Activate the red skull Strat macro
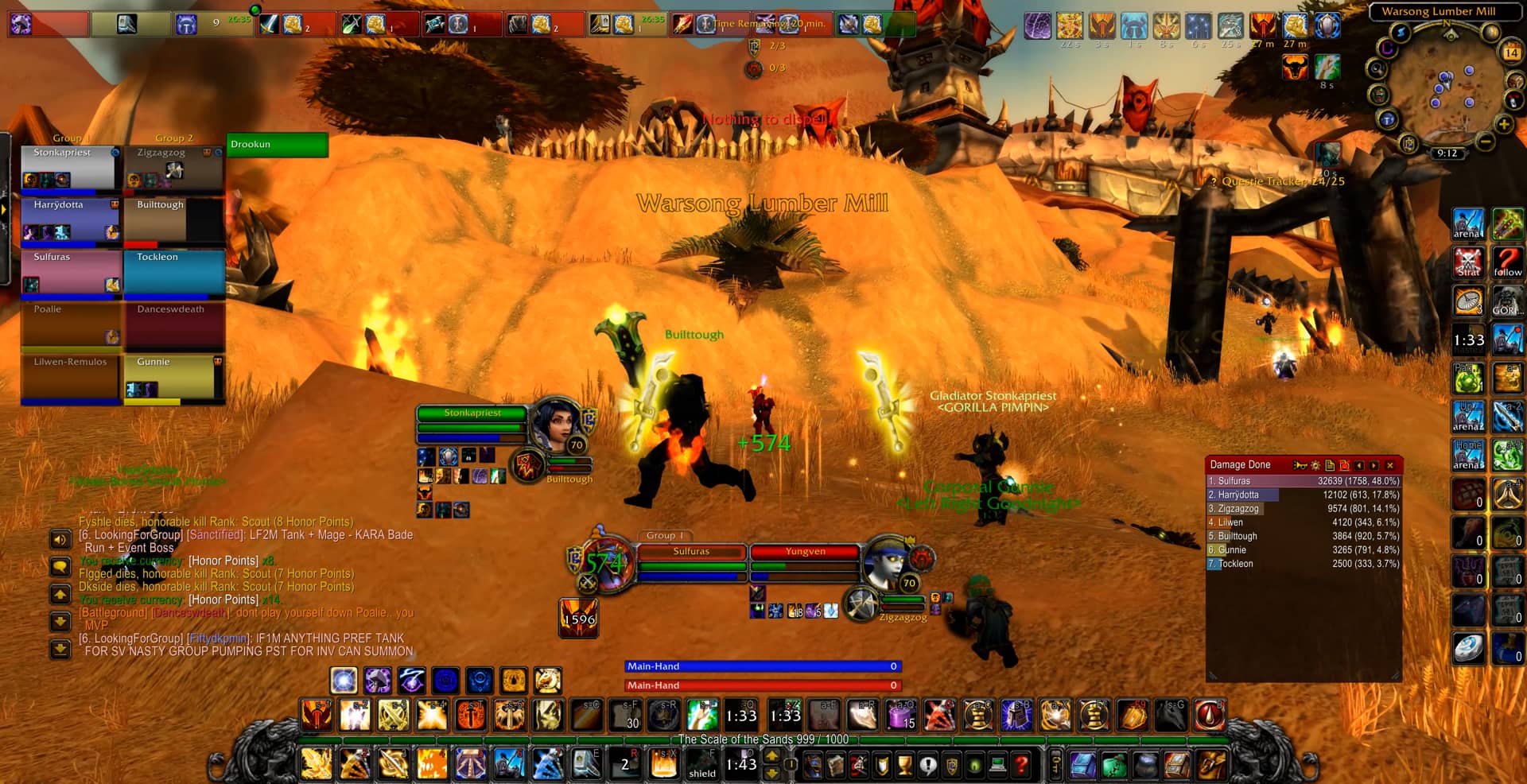The height and width of the screenshot is (784, 1527). tap(1468, 262)
